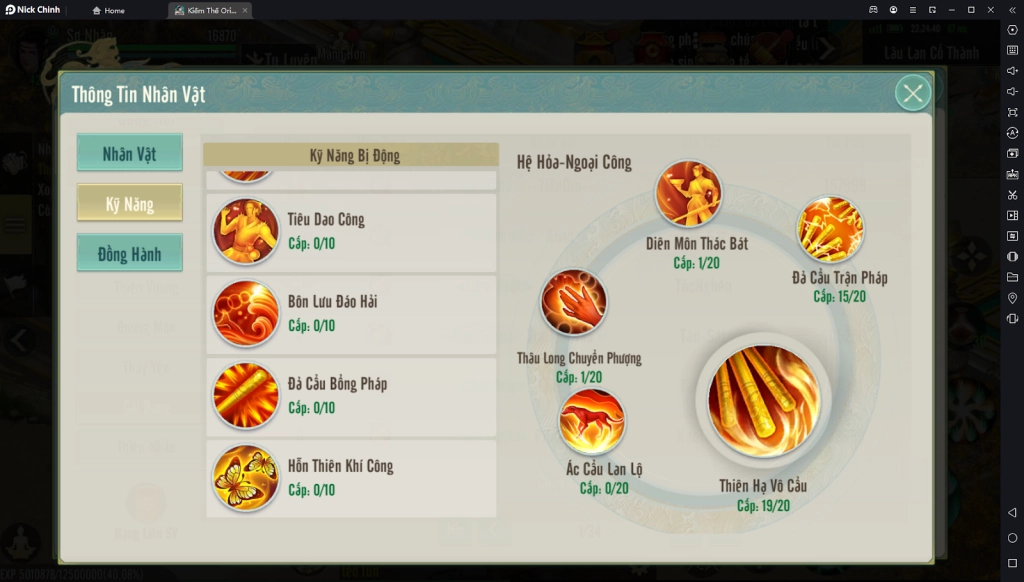The image size is (1024, 582).
Task: Open the Kỹ Năng tab
Action: pos(130,204)
